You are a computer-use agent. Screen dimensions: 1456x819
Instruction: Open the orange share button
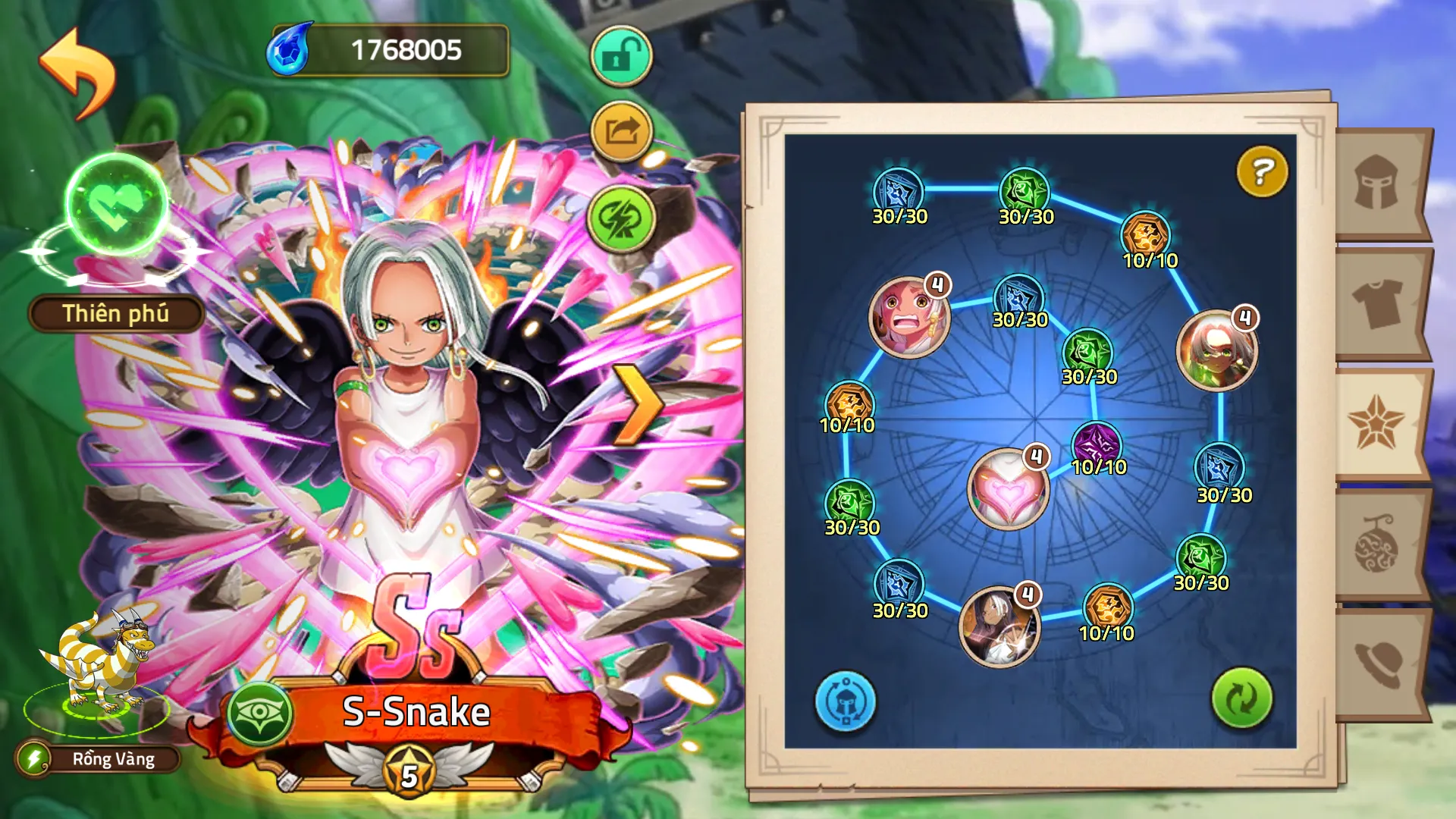(x=621, y=132)
